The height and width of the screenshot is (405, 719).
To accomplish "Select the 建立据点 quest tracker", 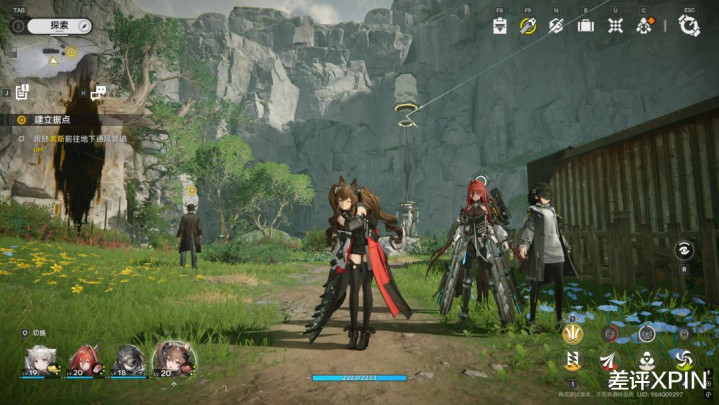I will pos(50,119).
